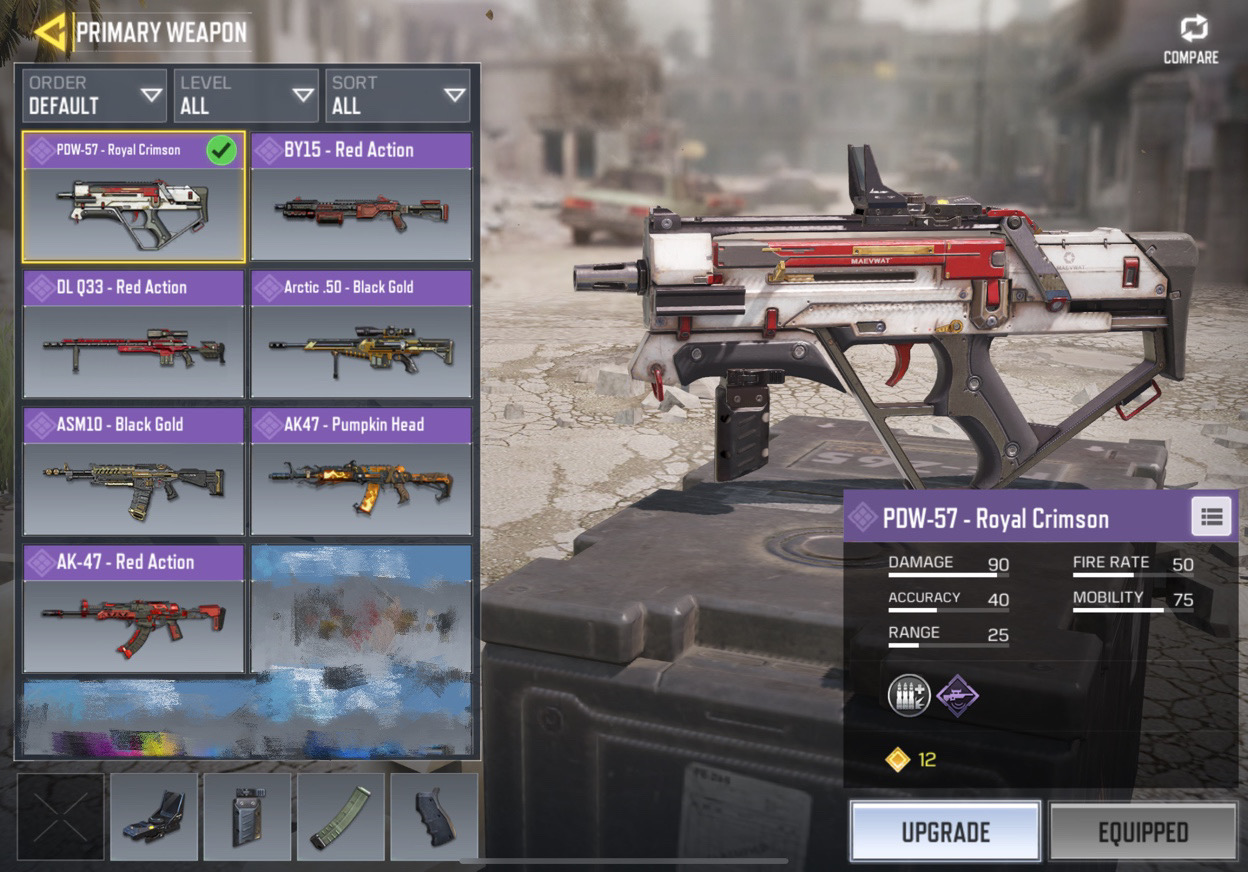Image resolution: width=1248 pixels, height=872 pixels.
Task: Open the weapon details list icon
Action: pos(1212,517)
